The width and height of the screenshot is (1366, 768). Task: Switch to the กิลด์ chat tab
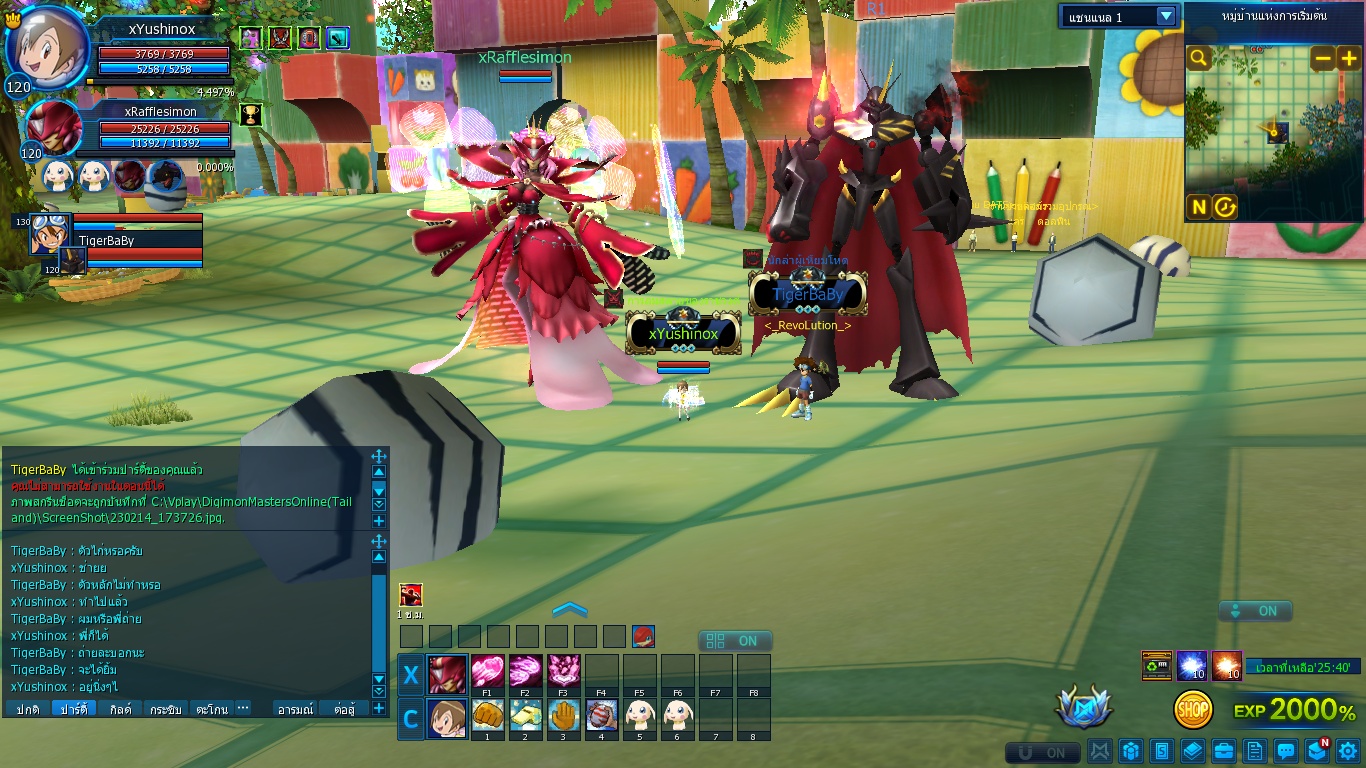coord(120,709)
